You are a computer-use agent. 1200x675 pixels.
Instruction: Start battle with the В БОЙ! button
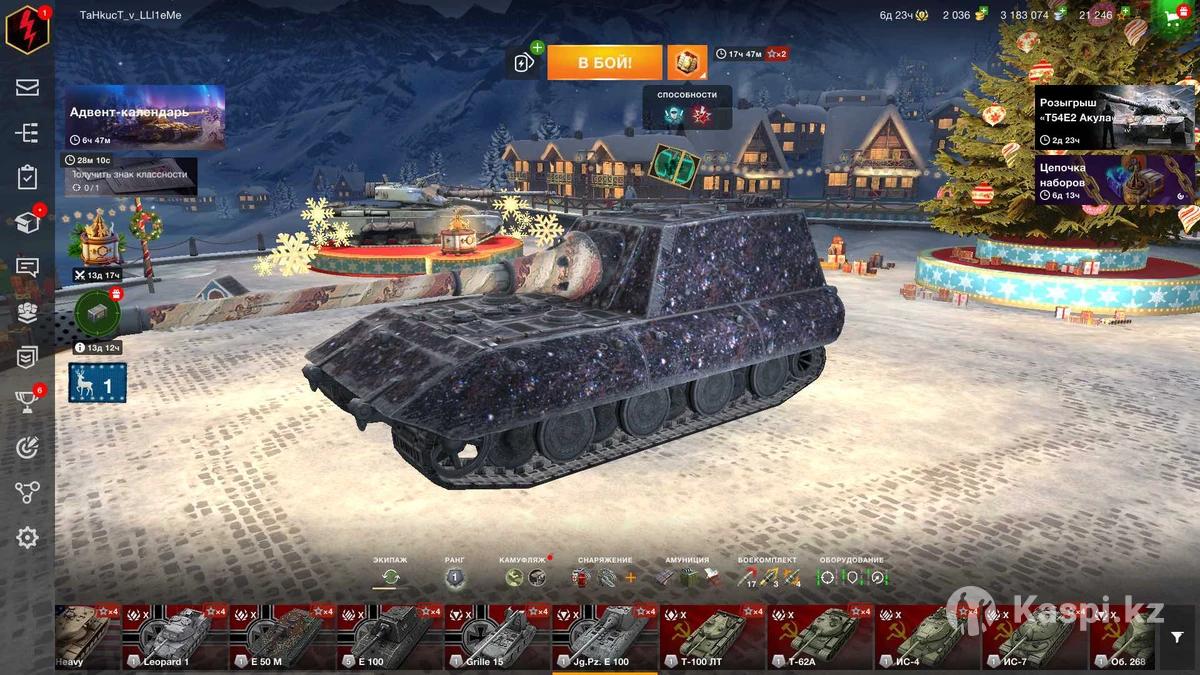[x=604, y=62]
